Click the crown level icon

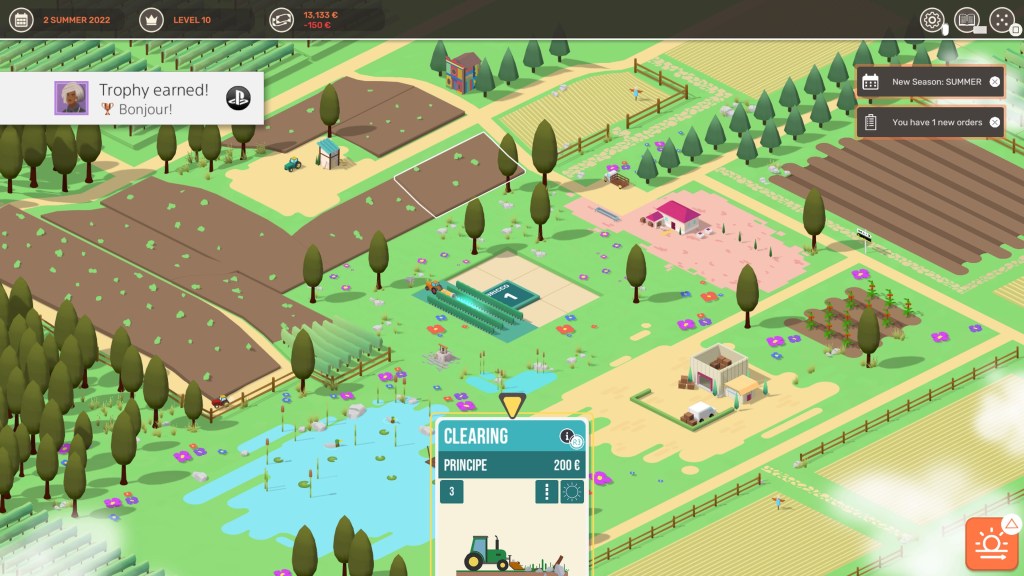153,20
